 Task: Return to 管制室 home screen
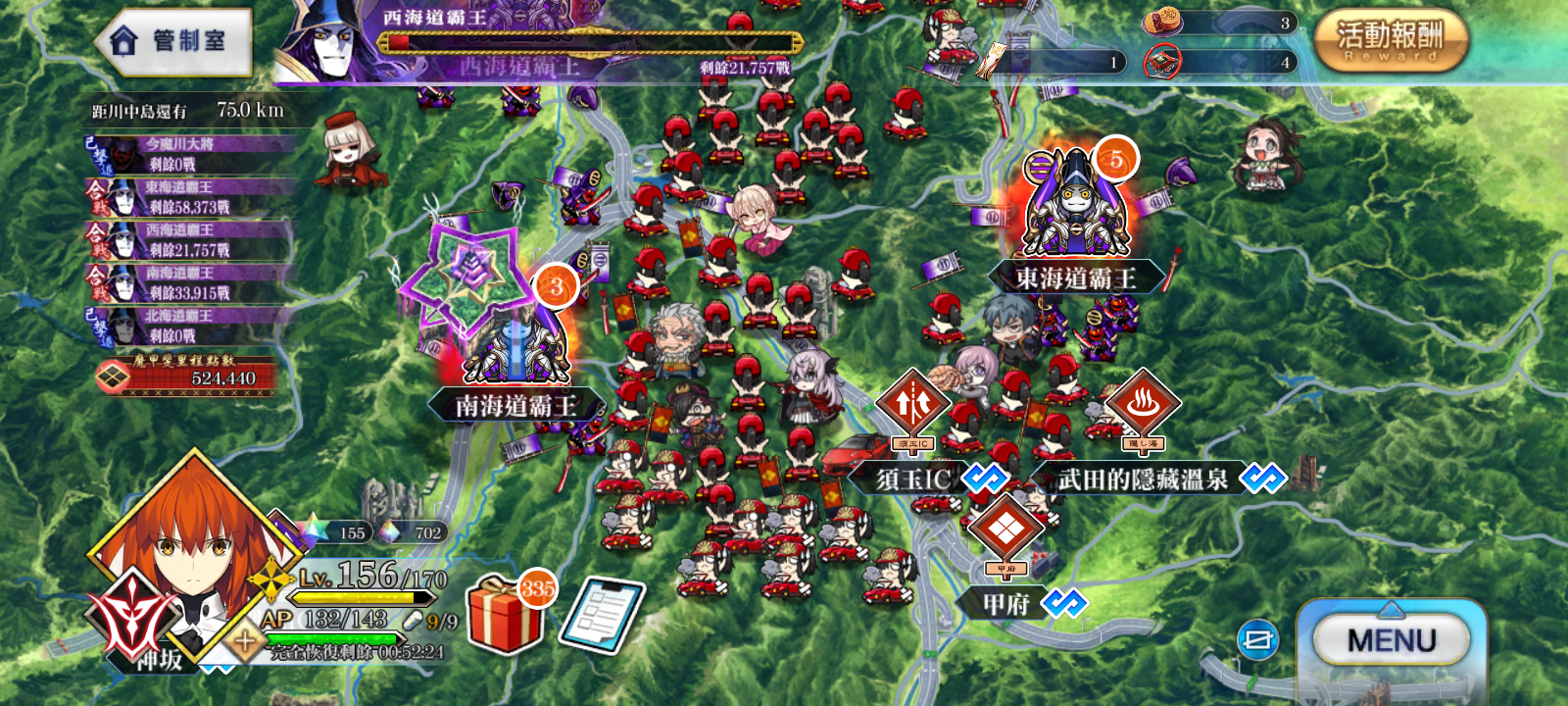coord(174,42)
